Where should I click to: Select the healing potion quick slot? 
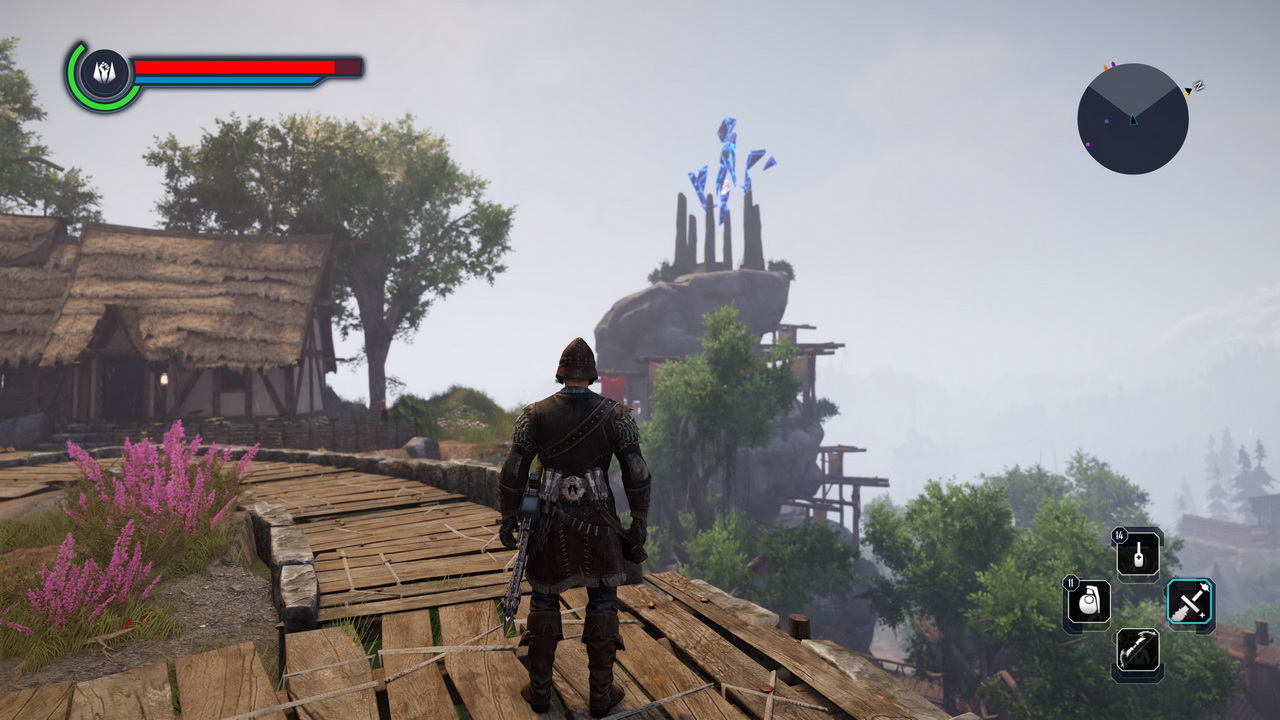point(1139,554)
